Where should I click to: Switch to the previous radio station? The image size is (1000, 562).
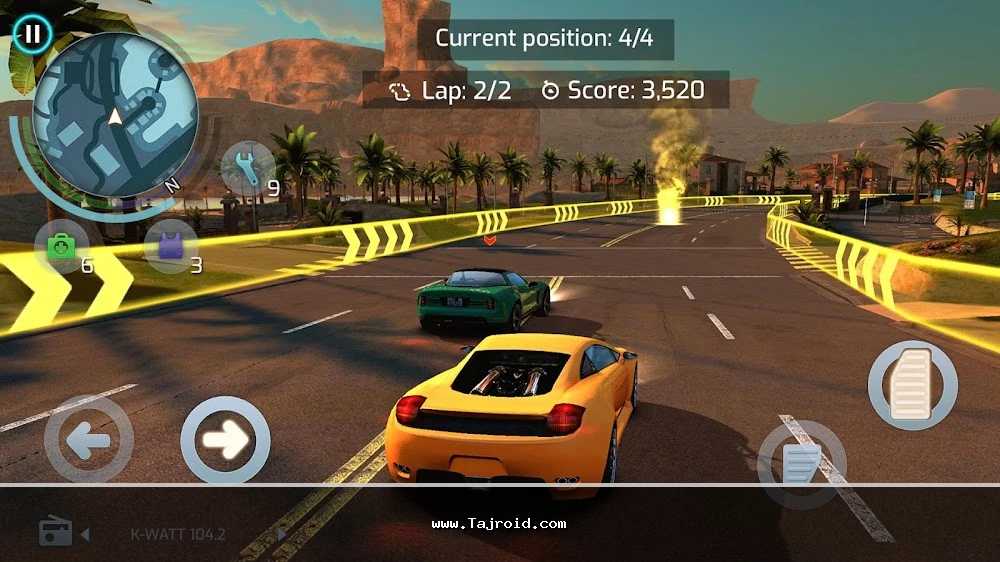coord(85,535)
